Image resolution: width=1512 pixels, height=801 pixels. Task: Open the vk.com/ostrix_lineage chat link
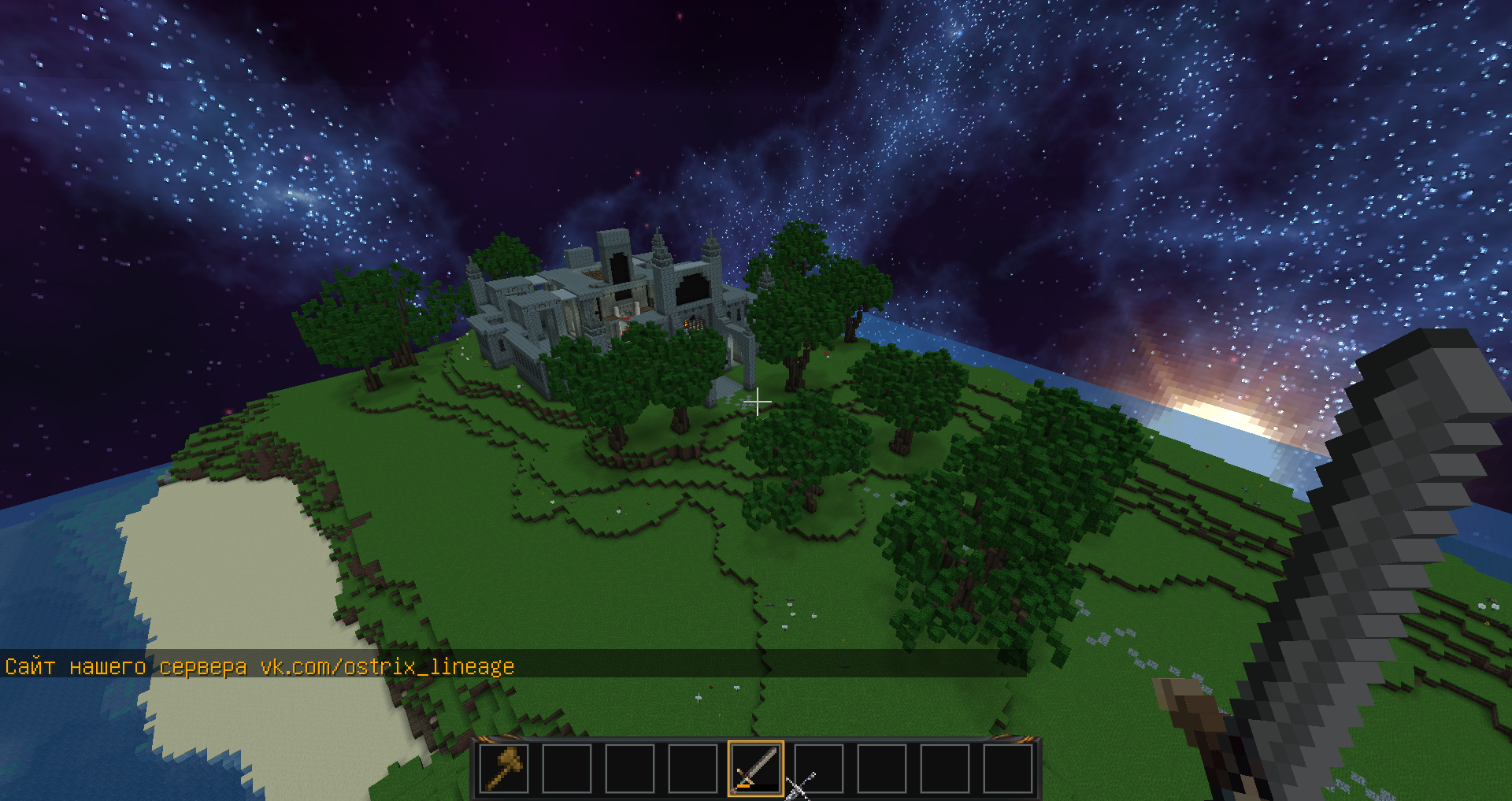[x=387, y=667]
